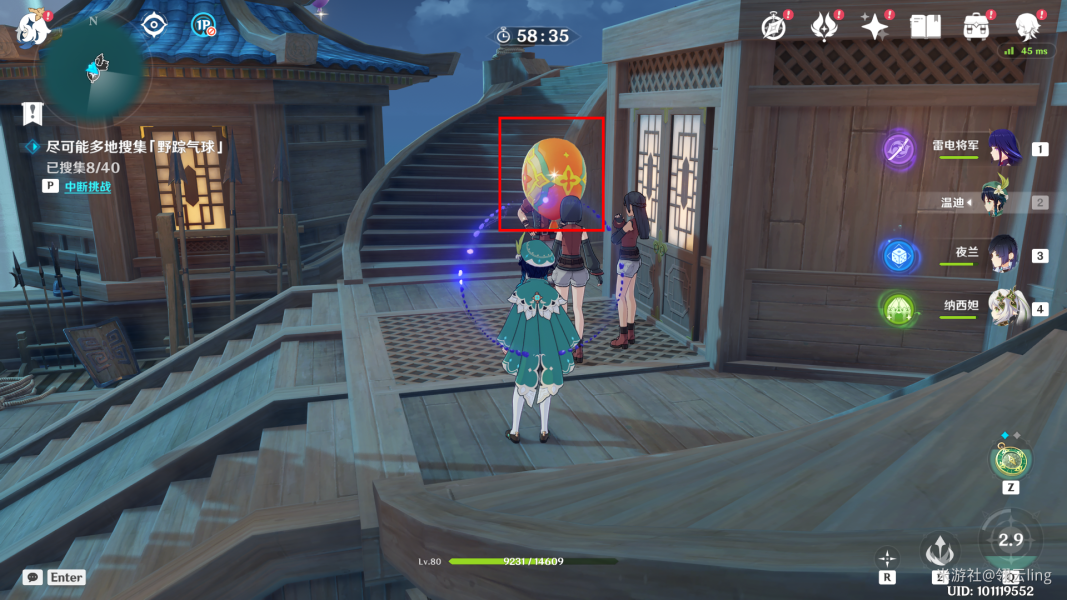Select party member 温迪
This screenshot has width=1067, height=600.
click(x=1002, y=202)
